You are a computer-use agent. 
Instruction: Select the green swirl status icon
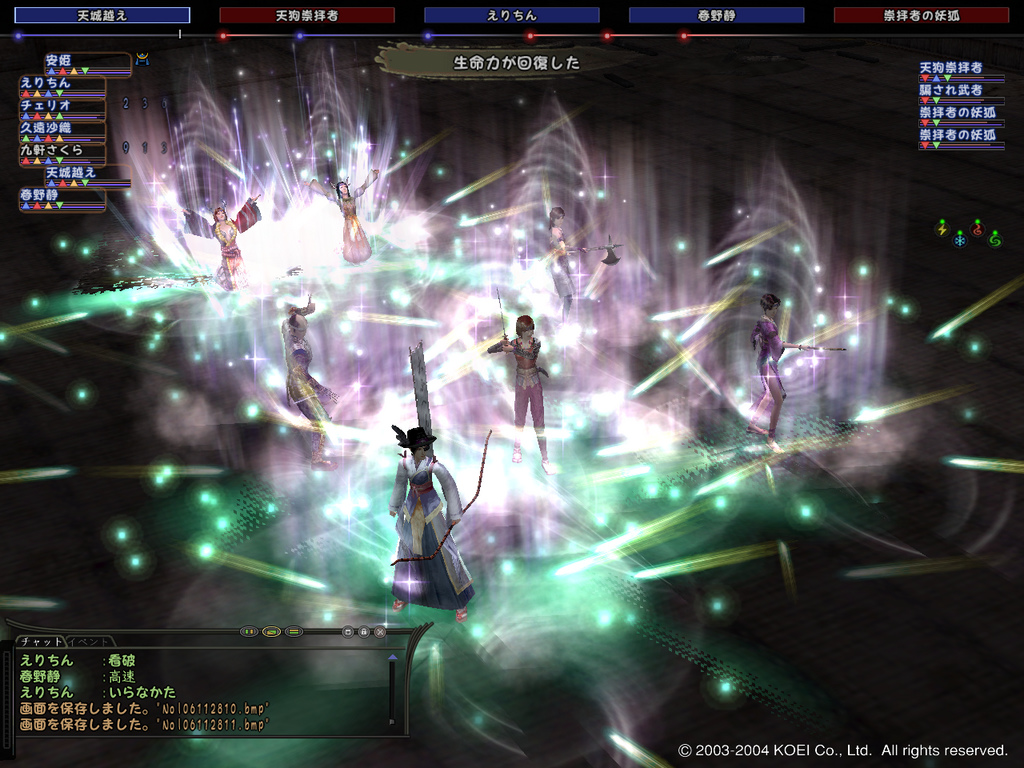pyautogui.click(x=994, y=238)
